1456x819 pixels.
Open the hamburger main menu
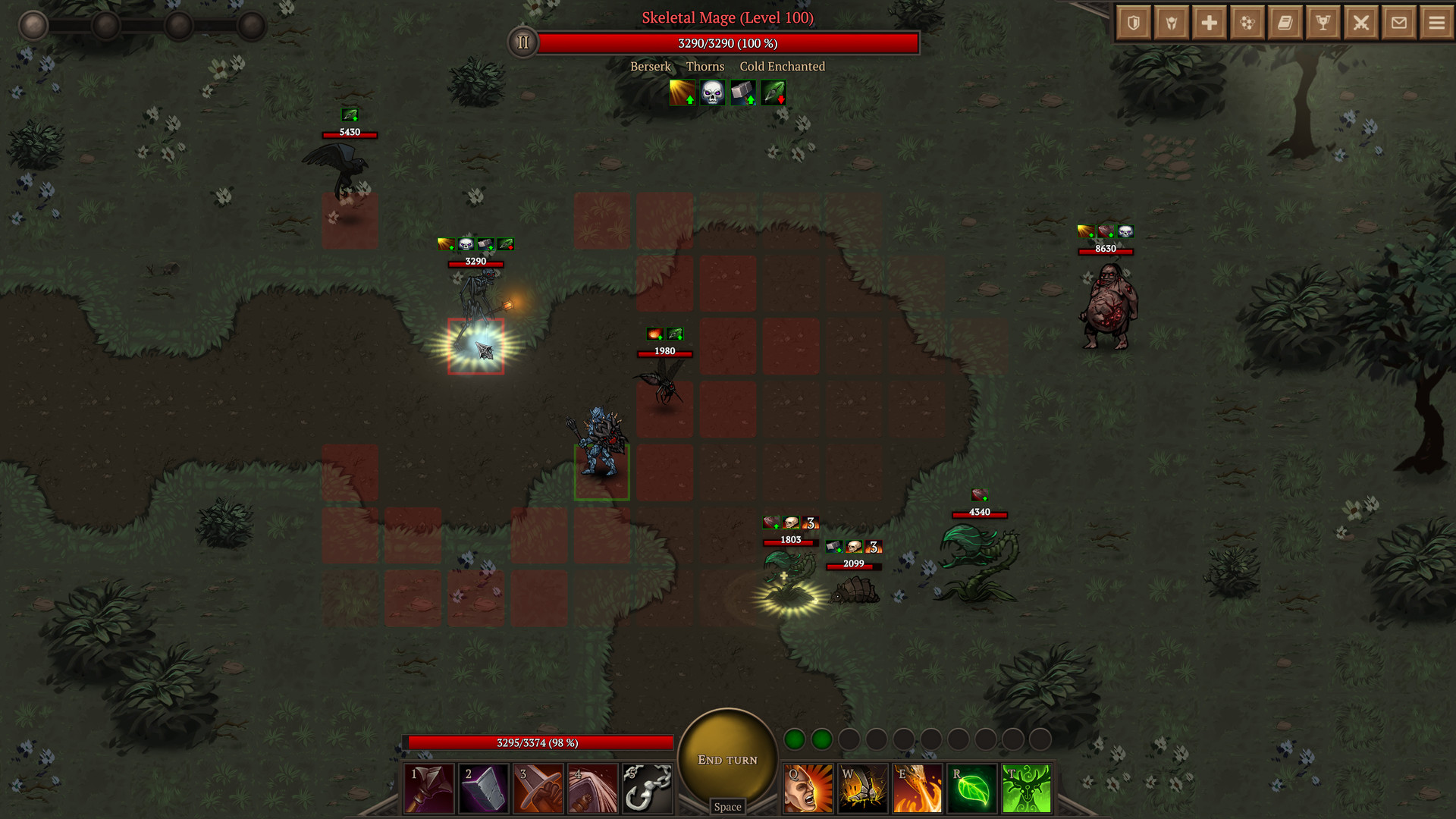pos(1437,23)
